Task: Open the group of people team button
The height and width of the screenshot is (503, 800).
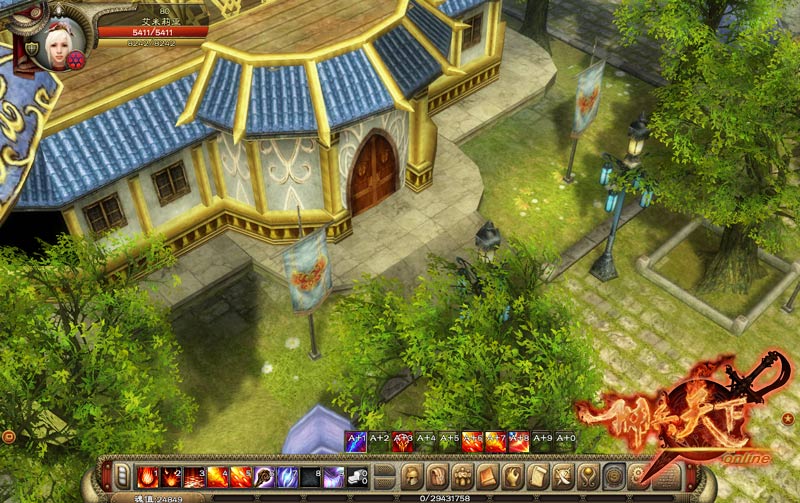Action: pyautogui.click(x=462, y=475)
